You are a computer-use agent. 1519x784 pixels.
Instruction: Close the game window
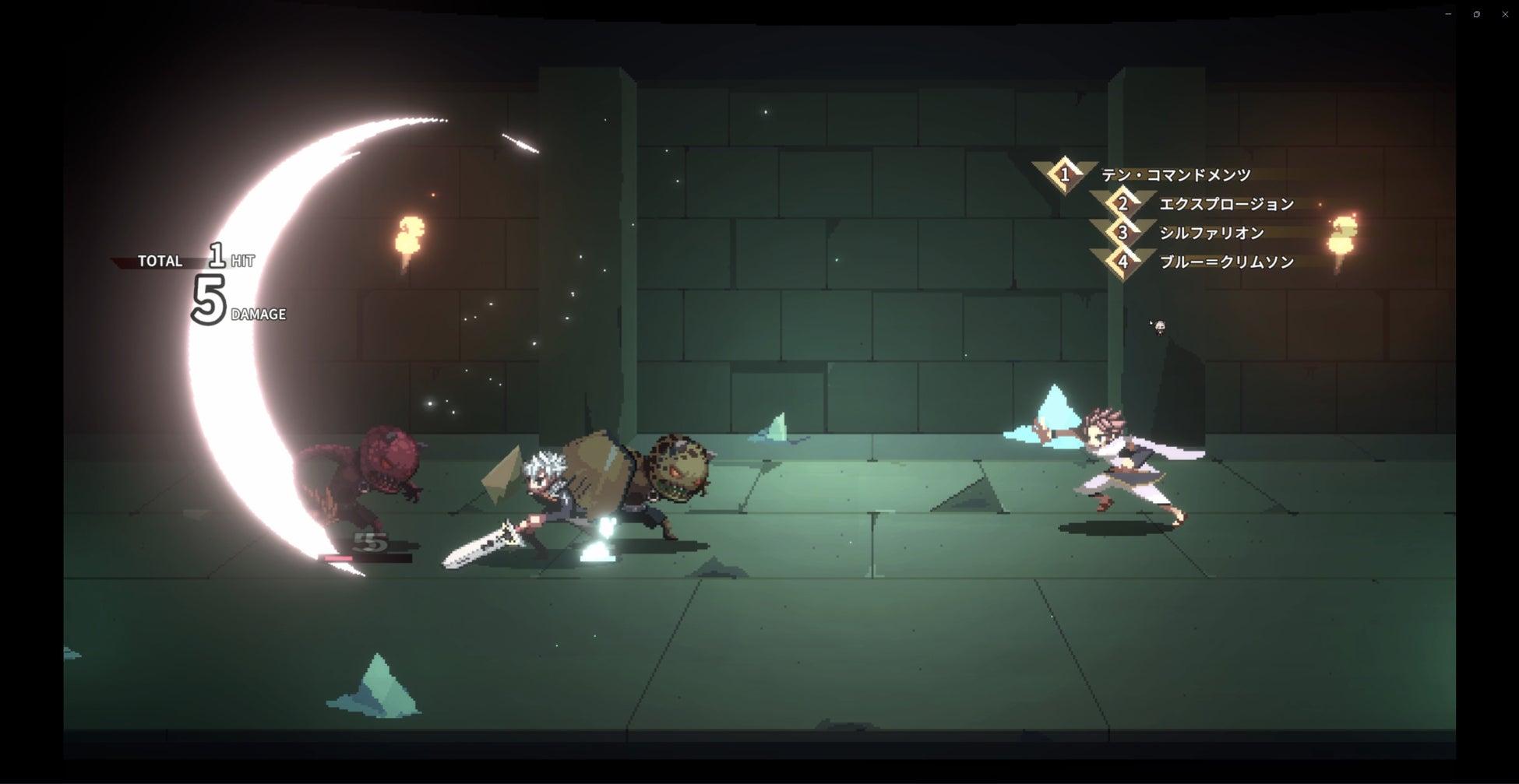pos(1505,14)
